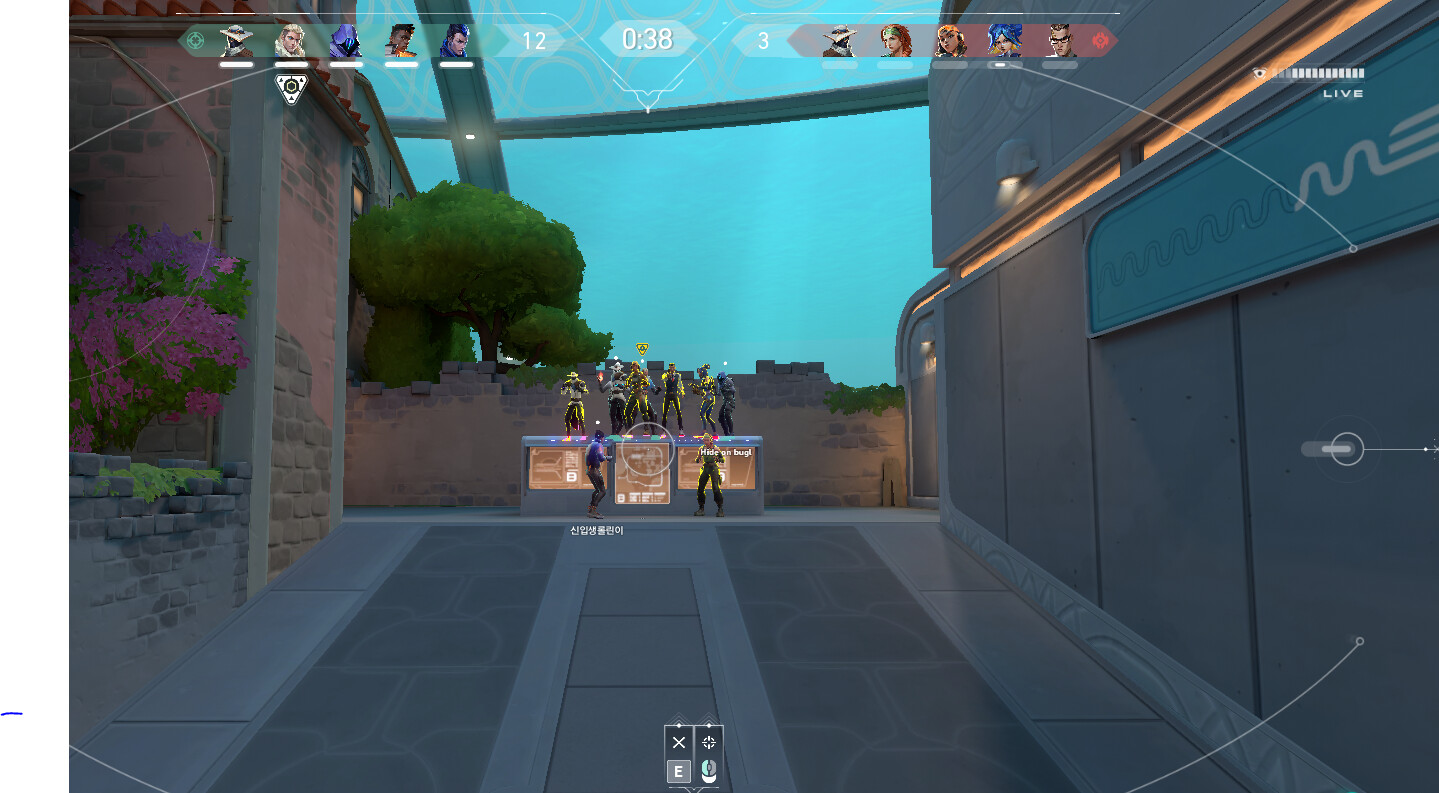1439x793 pixels.
Task: Spectate Sova from the top bar
Action: tap(291, 41)
